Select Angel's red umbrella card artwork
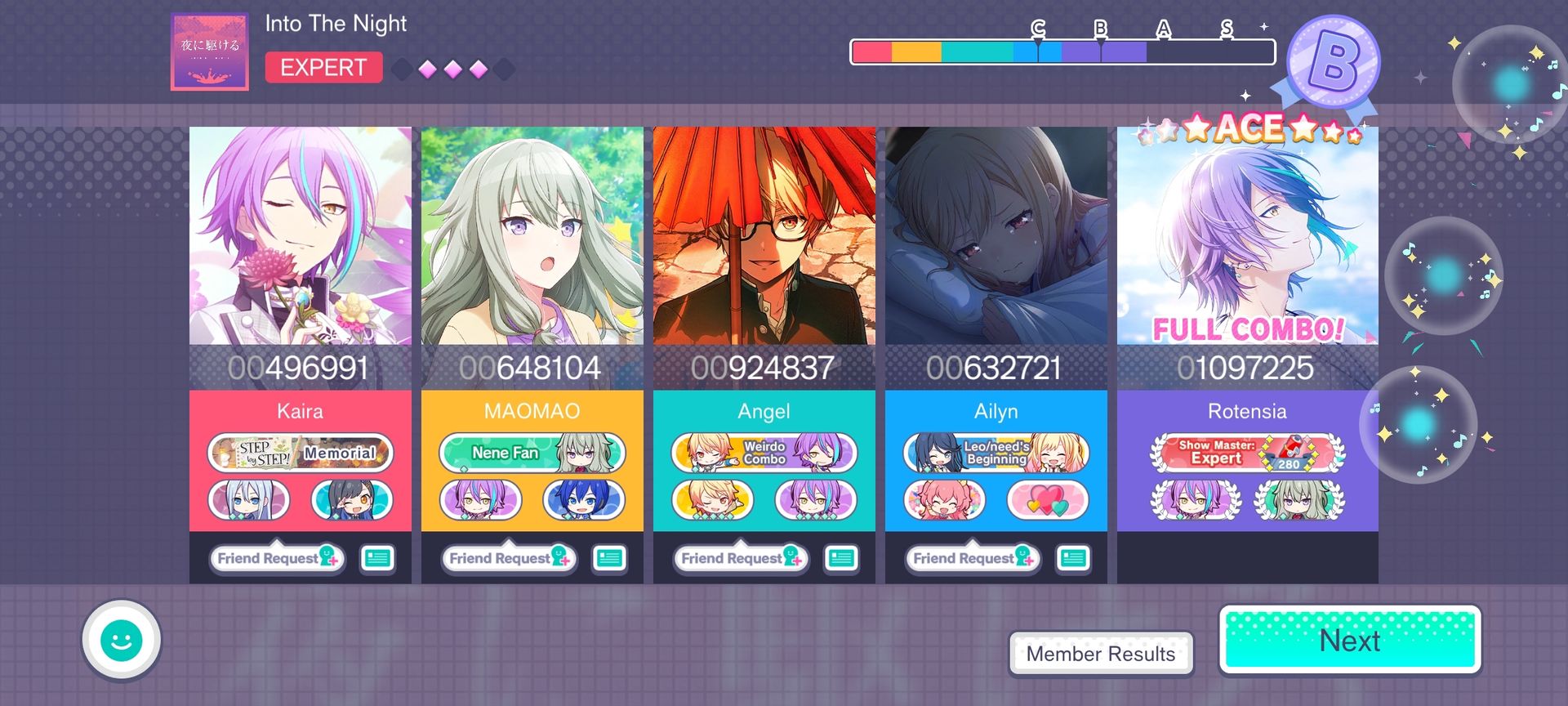Viewport: 1568px width, 706px height. click(x=764, y=235)
